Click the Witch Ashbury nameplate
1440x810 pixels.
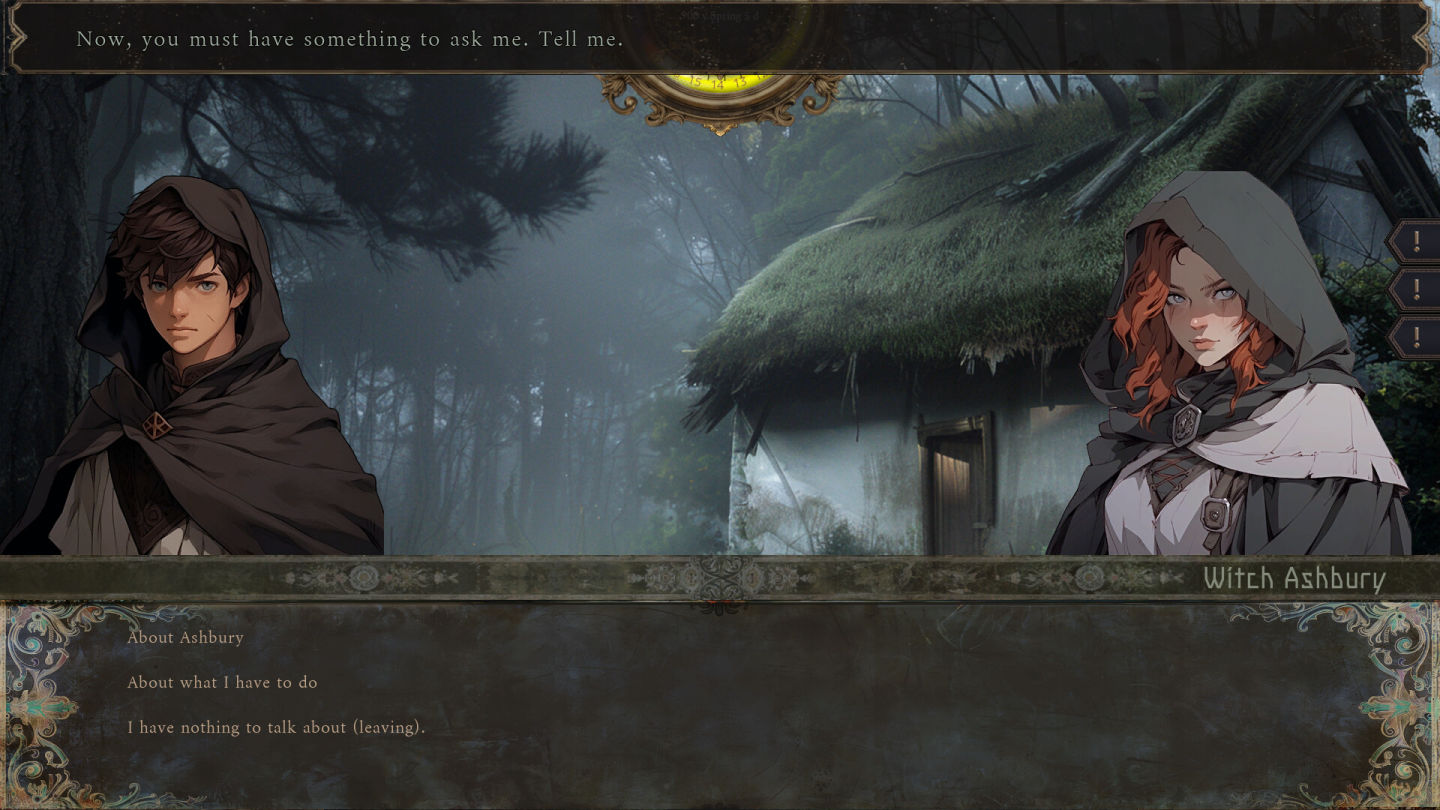coord(1293,577)
